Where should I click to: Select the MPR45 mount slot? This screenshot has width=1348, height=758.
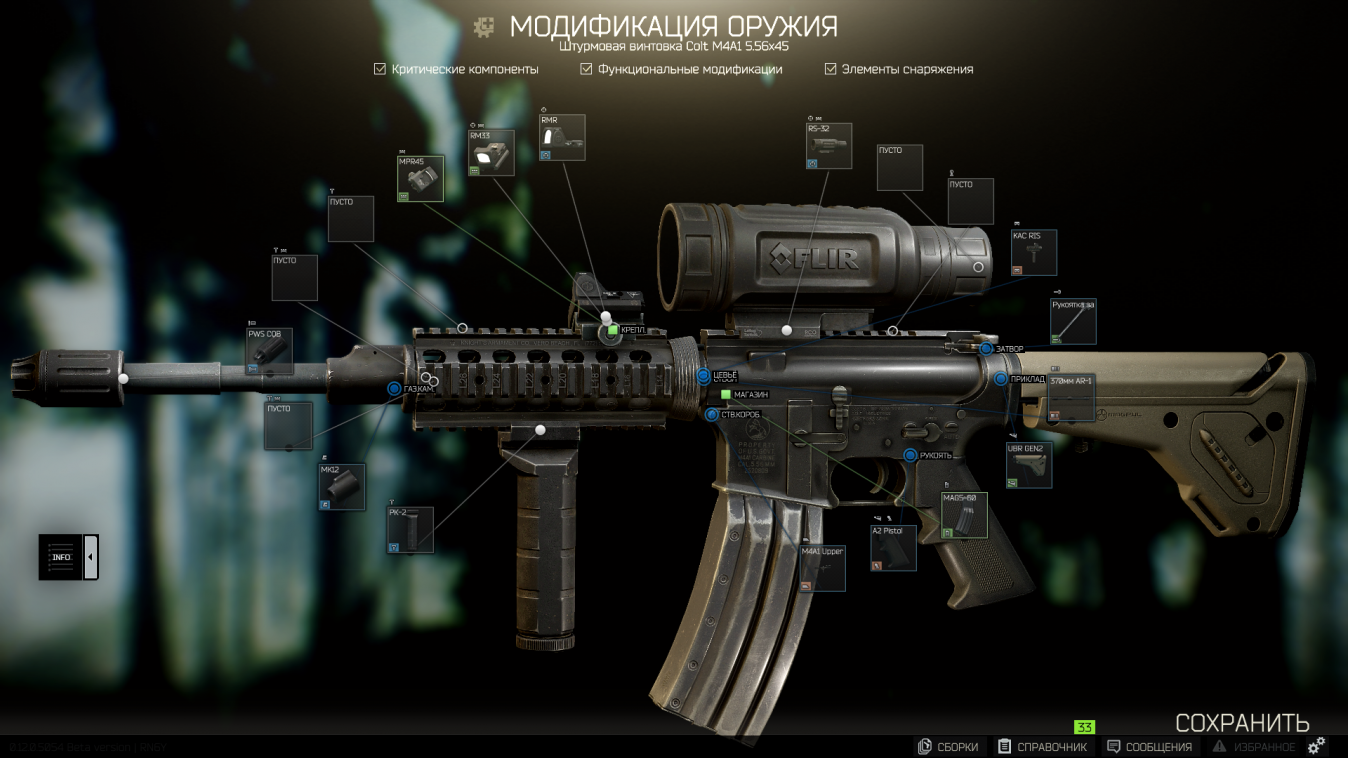coord(421,179)
